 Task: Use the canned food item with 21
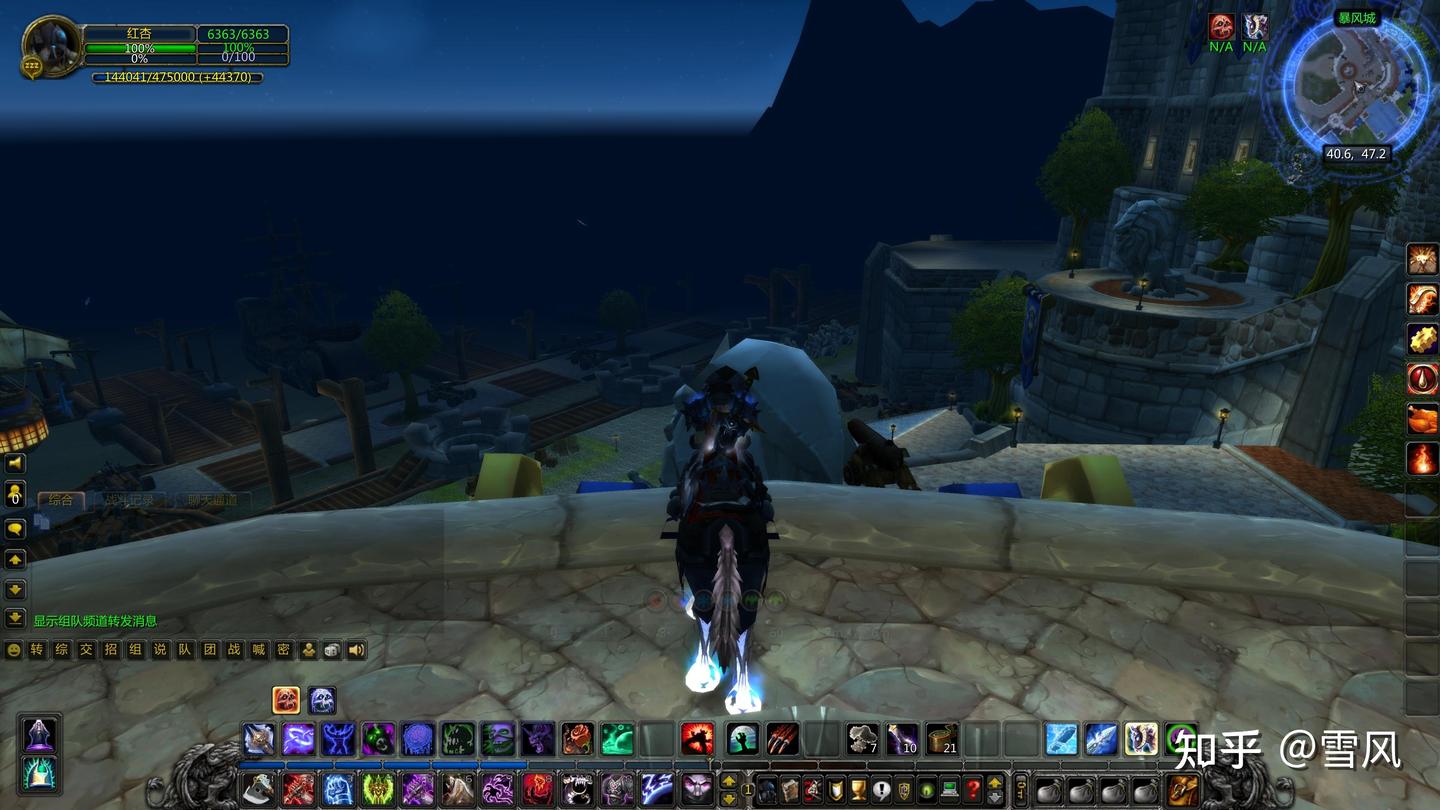pyautogui.click(x=941, y=739)
